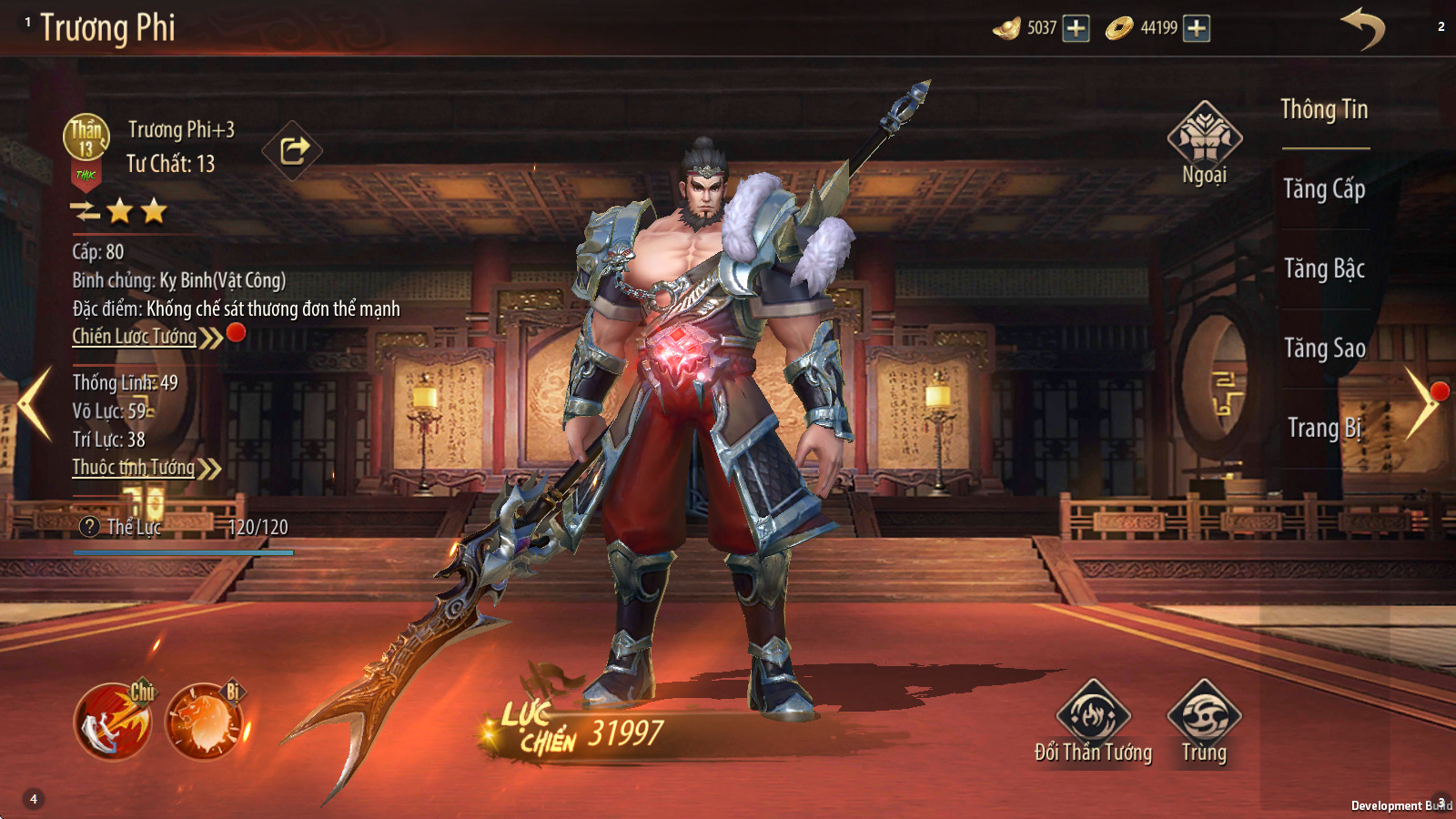Show the previous hero with left arrow
Image resolution: width=1456 pixels, height=819 pixels.
click(x=35, y=403)
